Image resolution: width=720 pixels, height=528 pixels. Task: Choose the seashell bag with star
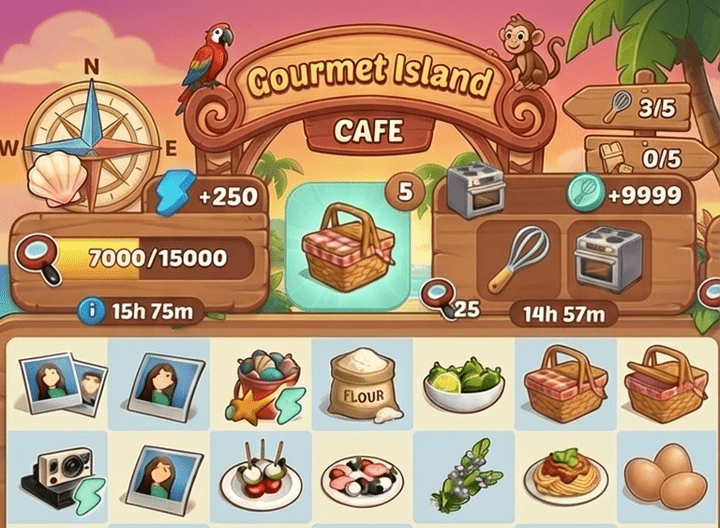coord(263,387)
